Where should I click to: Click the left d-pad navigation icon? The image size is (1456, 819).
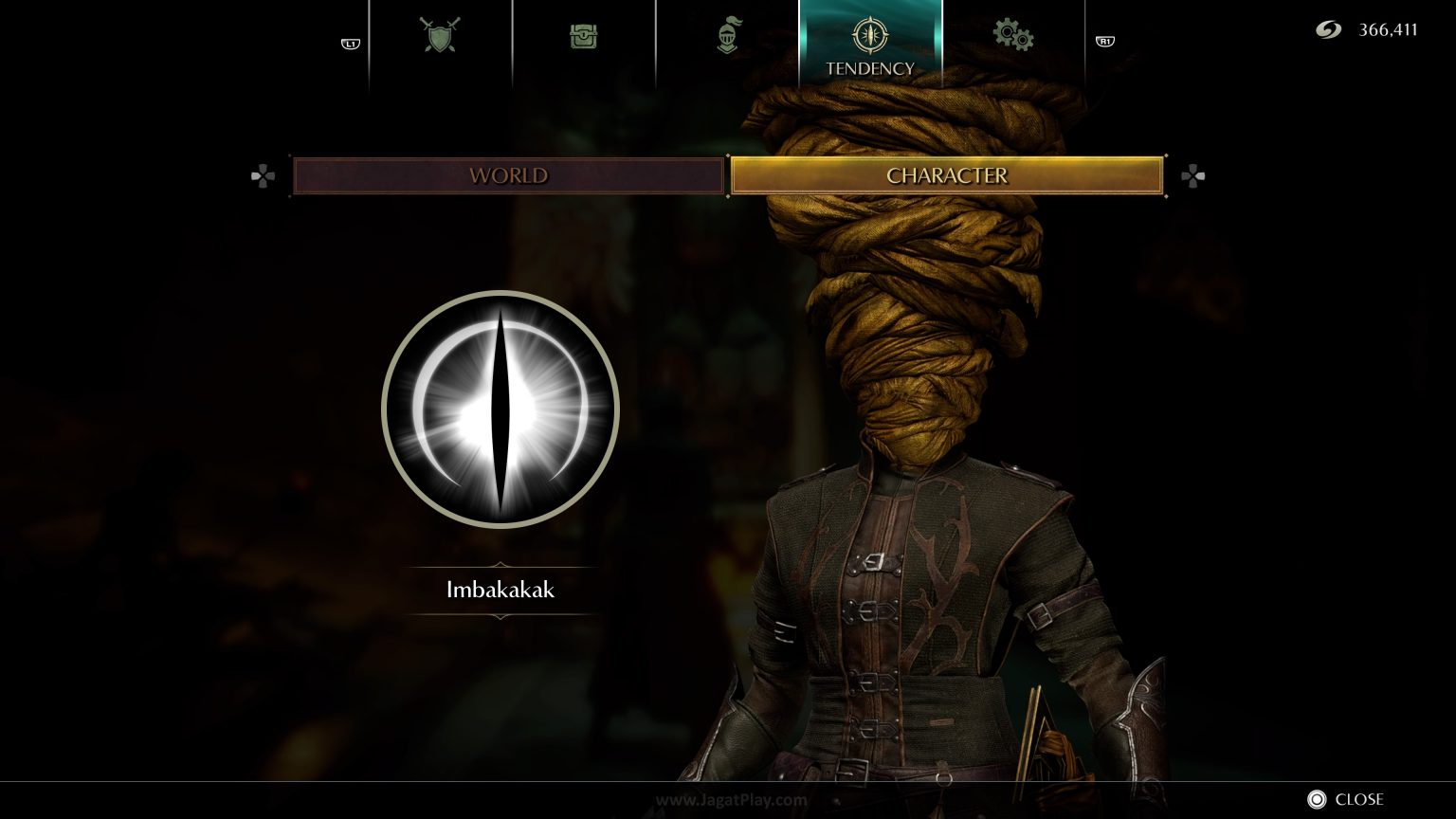(263, 175)
